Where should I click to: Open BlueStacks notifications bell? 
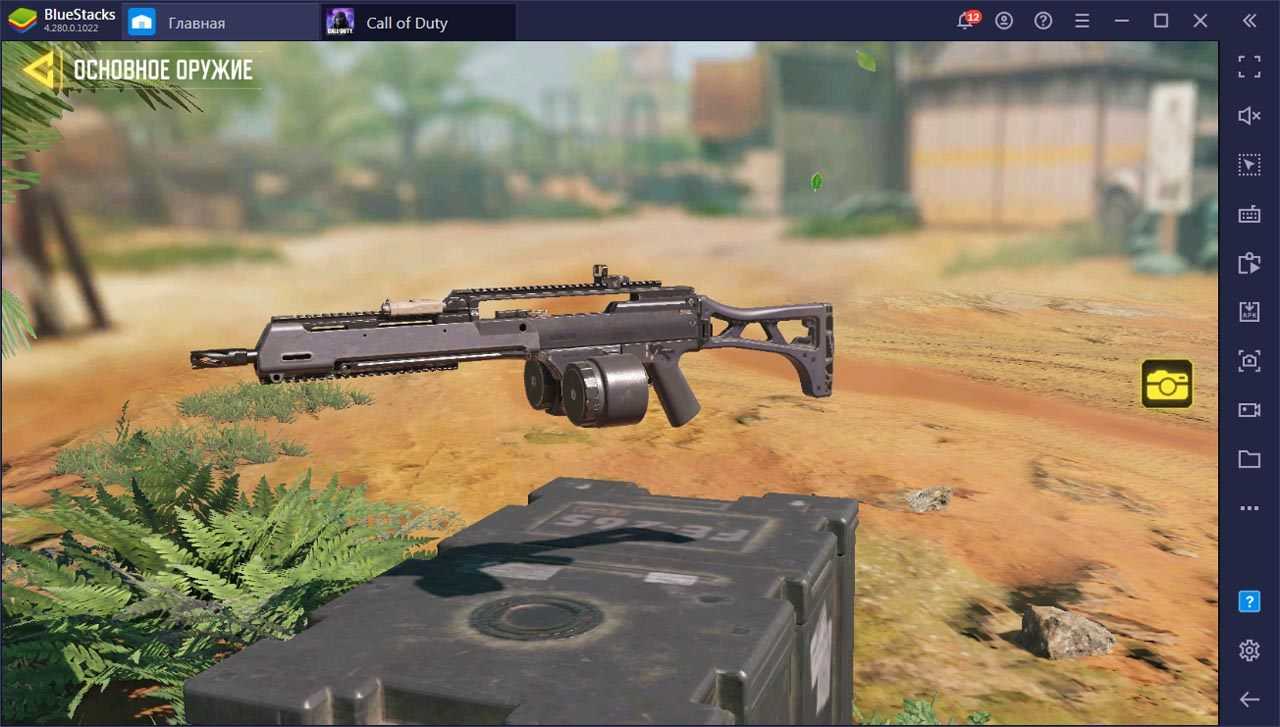point(966,21)
